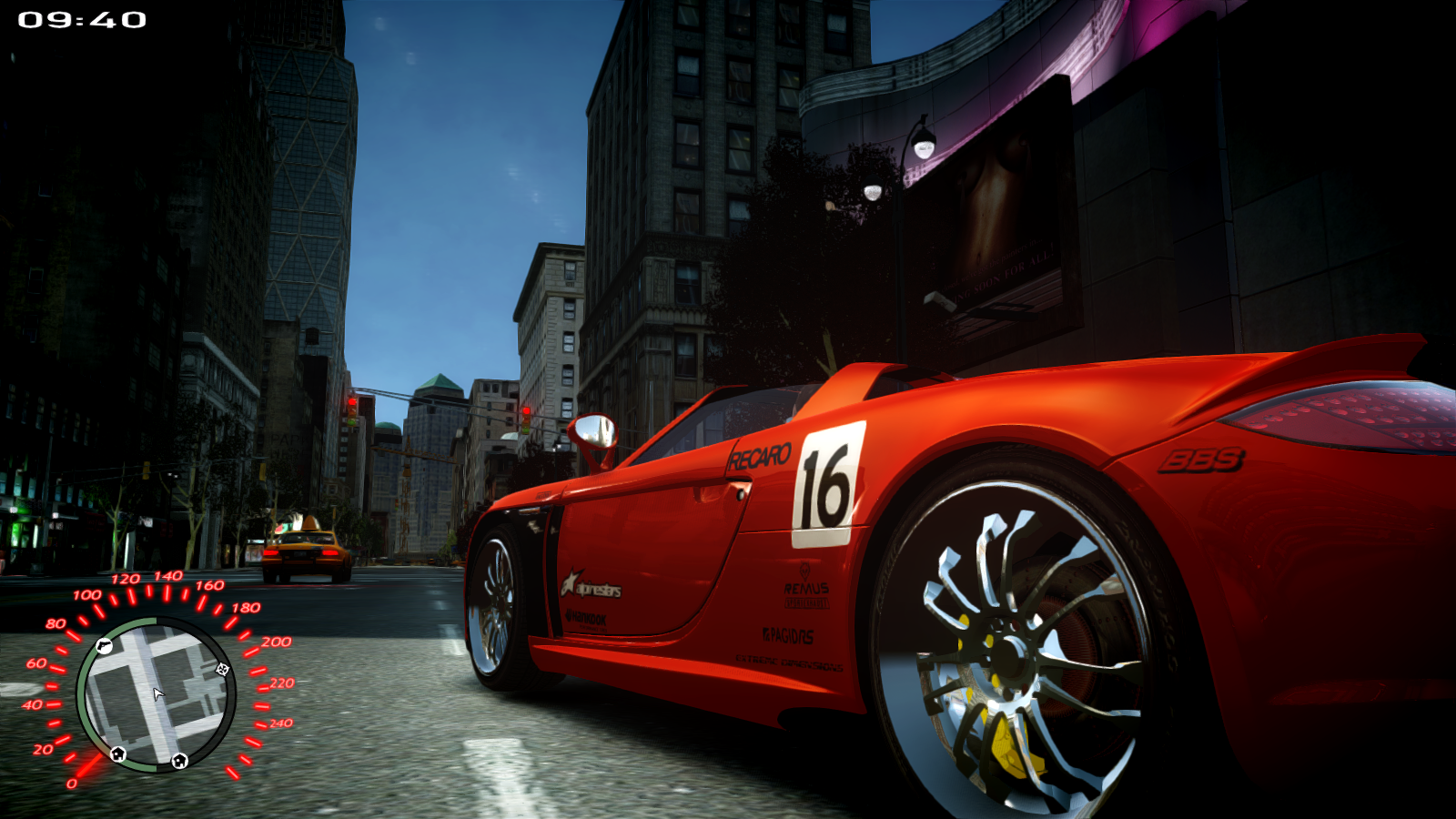The width and height of the screenshot is (1456, 819).
Task: Click the player arrow cursor on the minimap
Action: click(157, 693)
